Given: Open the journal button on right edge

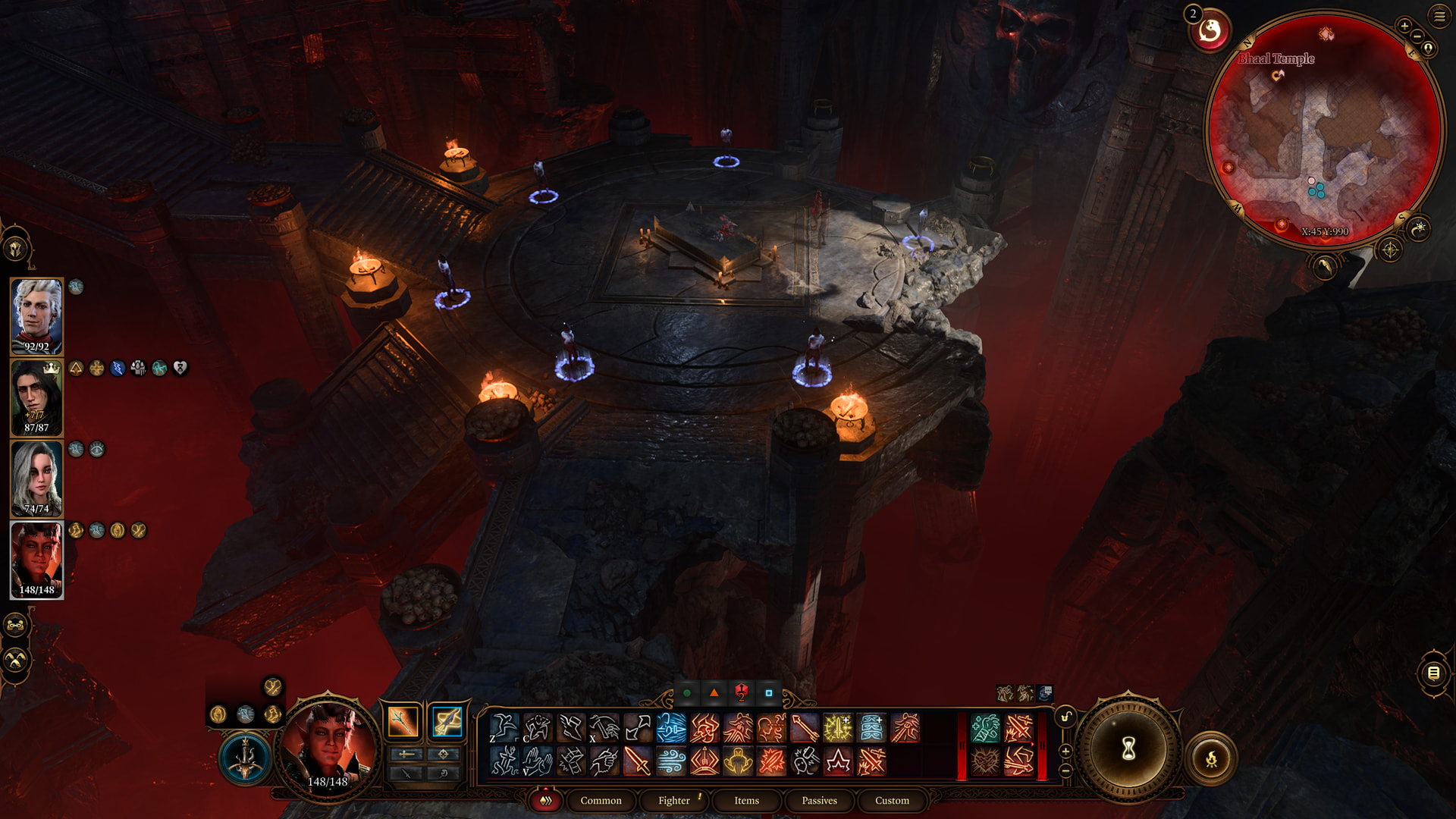Looking at the screenshot, I should tap(1433, 673).
